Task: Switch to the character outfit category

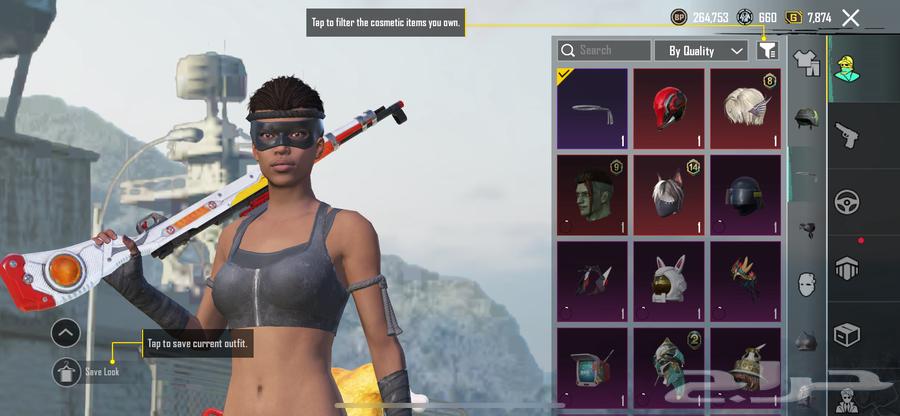Action: pos(847,68)
